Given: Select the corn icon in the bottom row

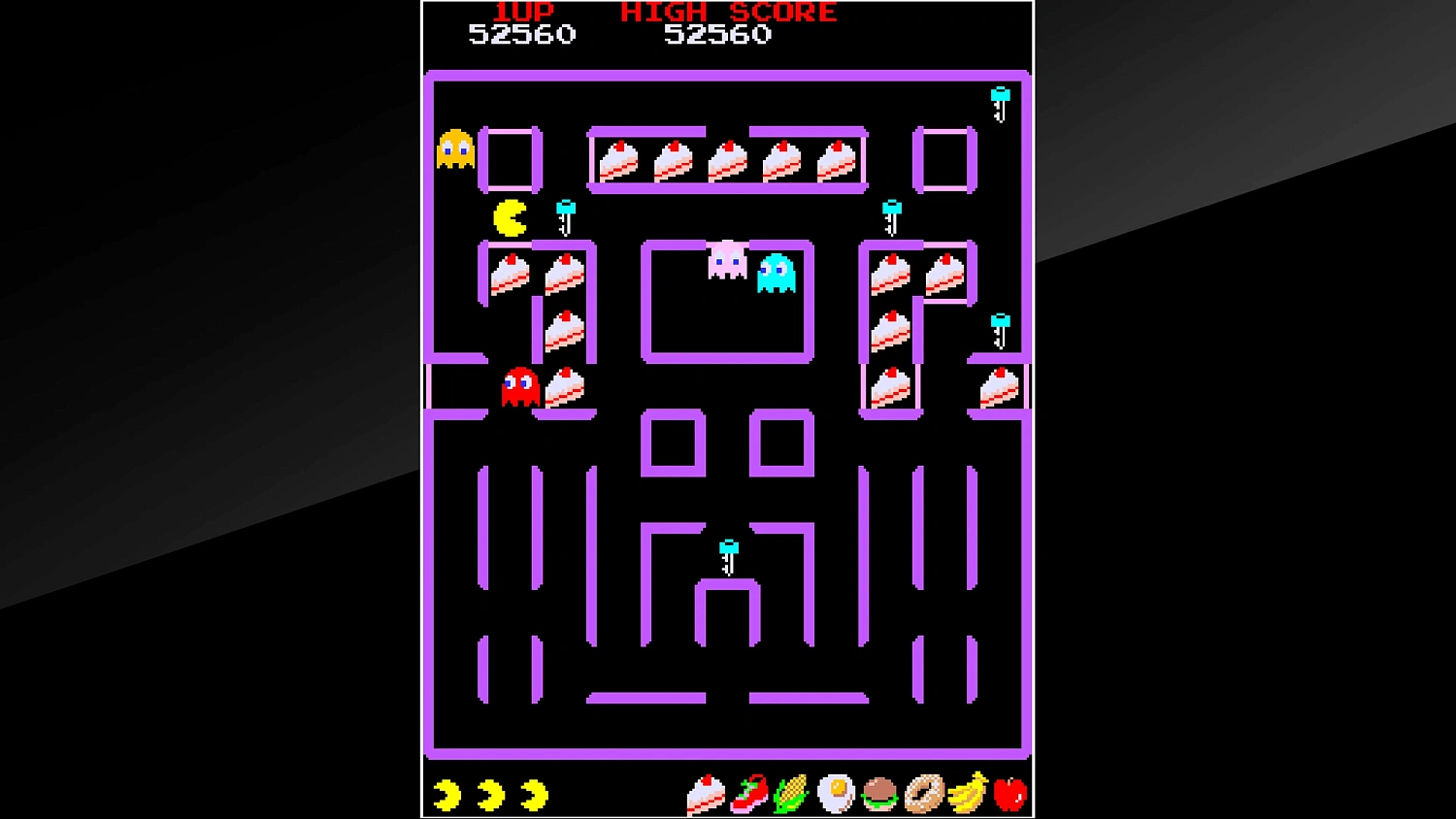Looking at the screenshot, I should tap(791, 794).
